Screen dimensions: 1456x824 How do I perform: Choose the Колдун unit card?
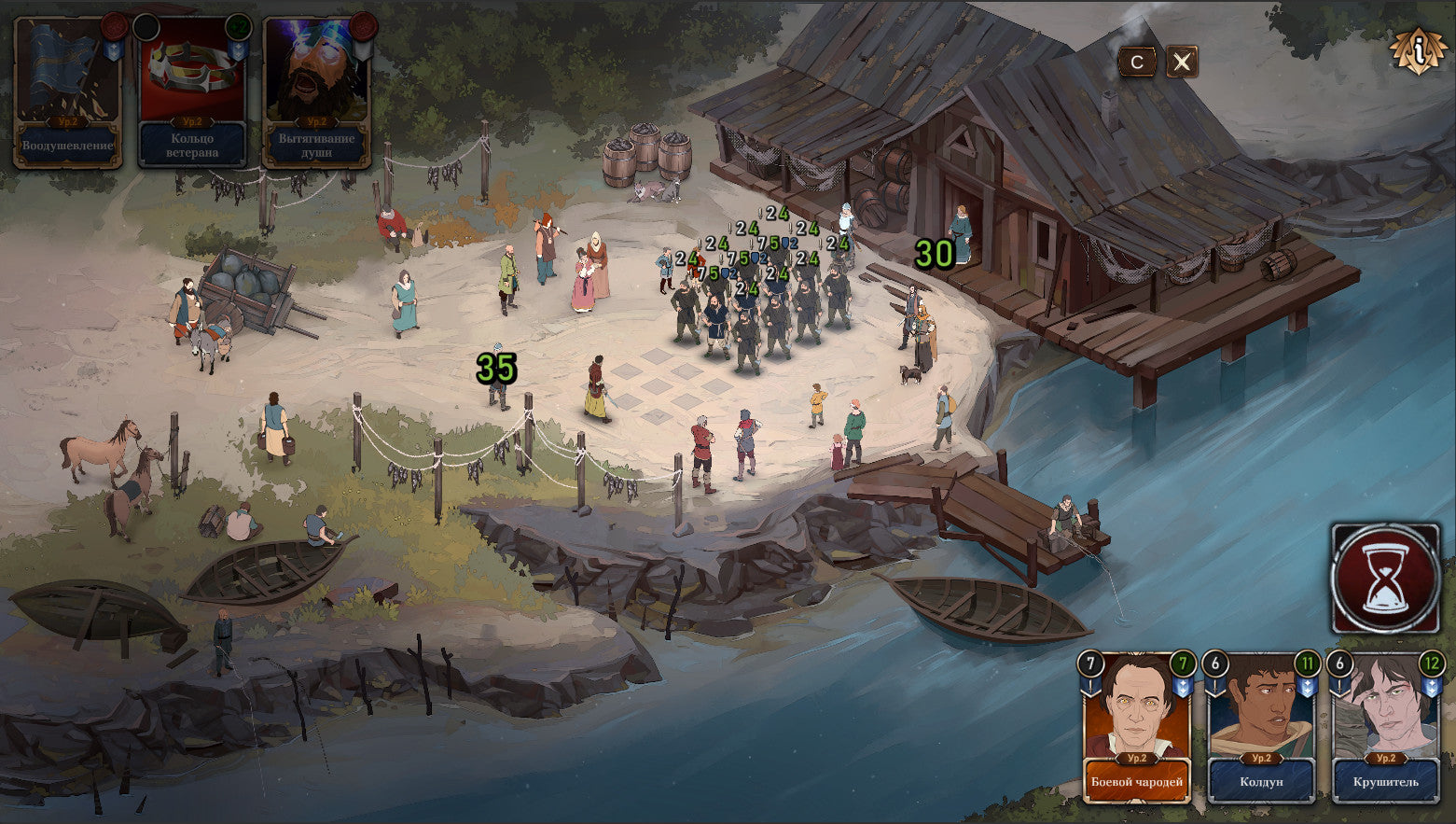[1261, 728]
